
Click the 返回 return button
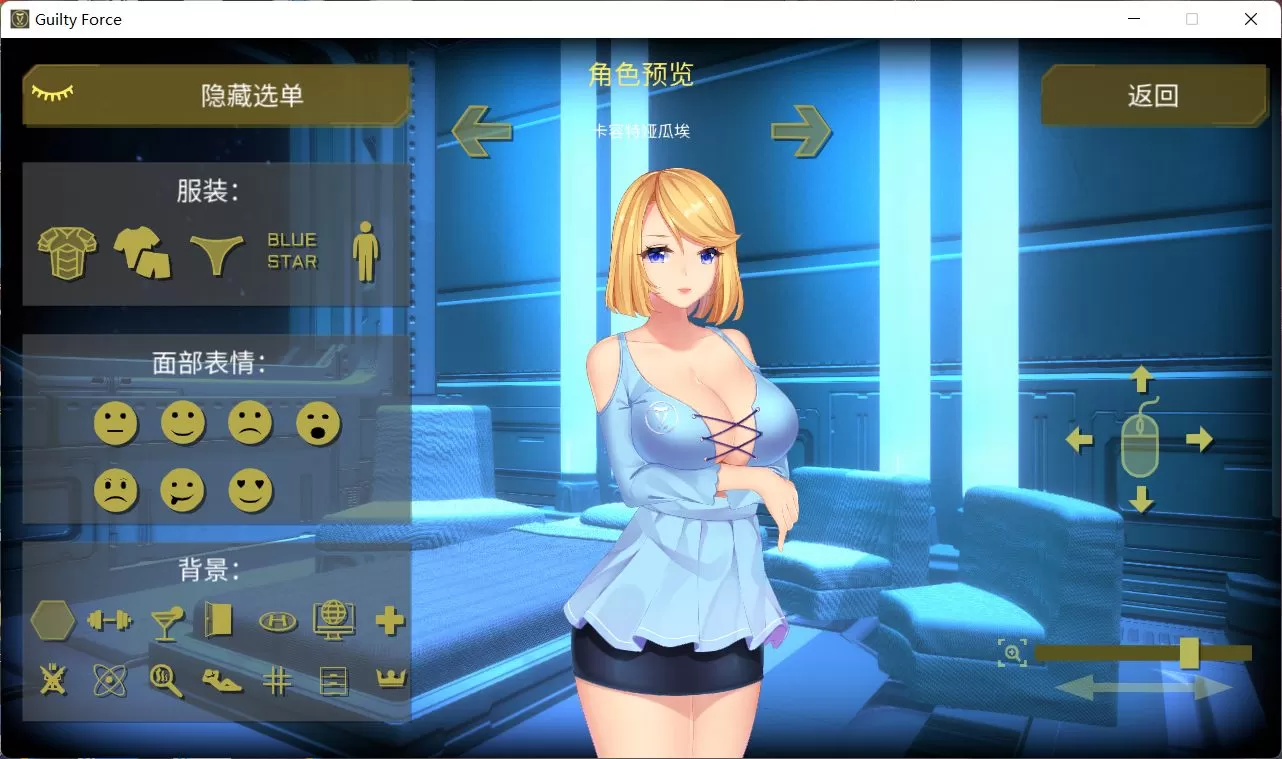coord(1156,94)
